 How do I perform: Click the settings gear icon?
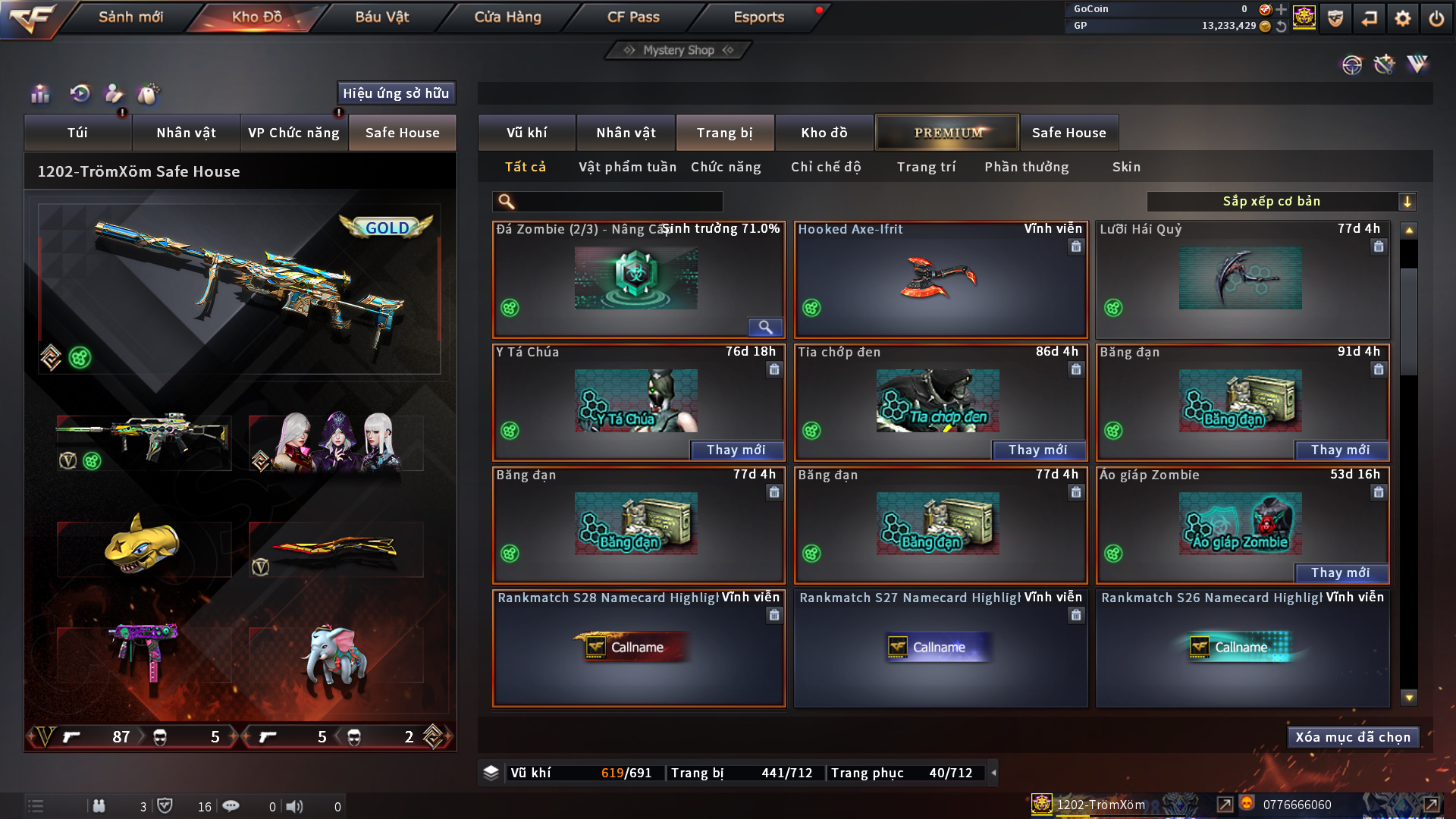pyautogui.click(x=1402, y=18)
